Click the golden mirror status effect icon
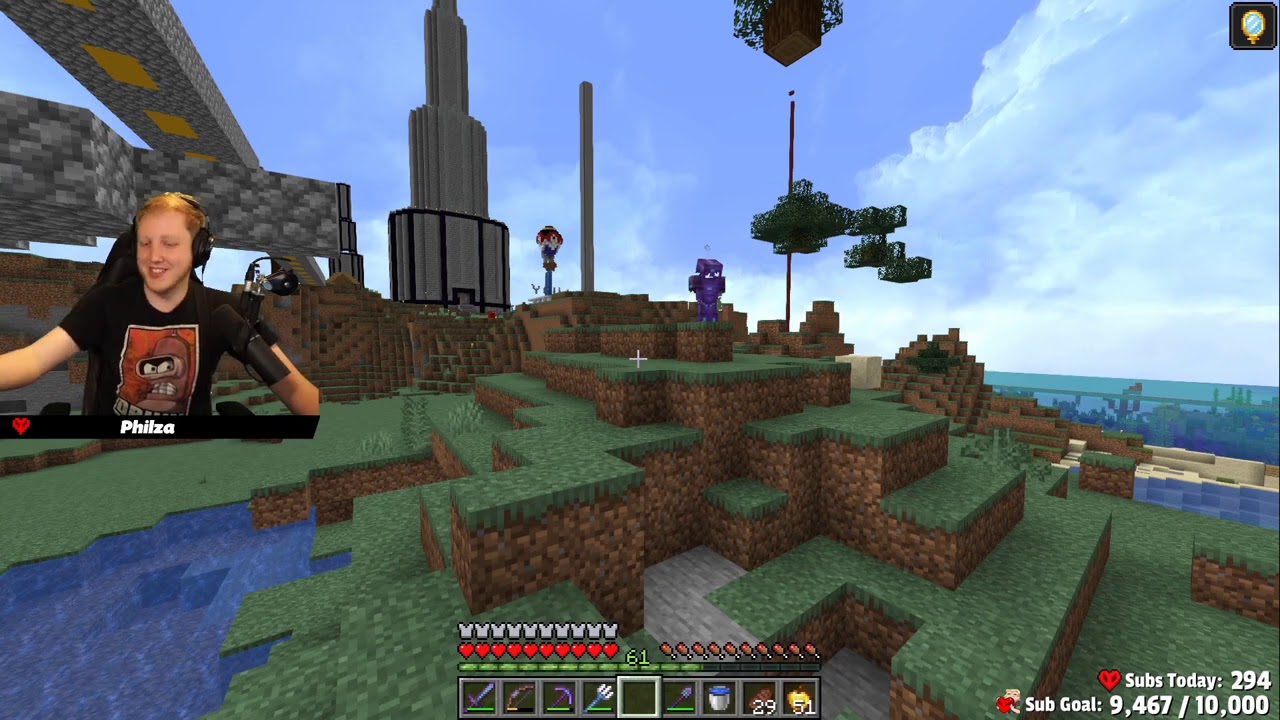The image size is (1280, 720). click(x=1253, y=26)
